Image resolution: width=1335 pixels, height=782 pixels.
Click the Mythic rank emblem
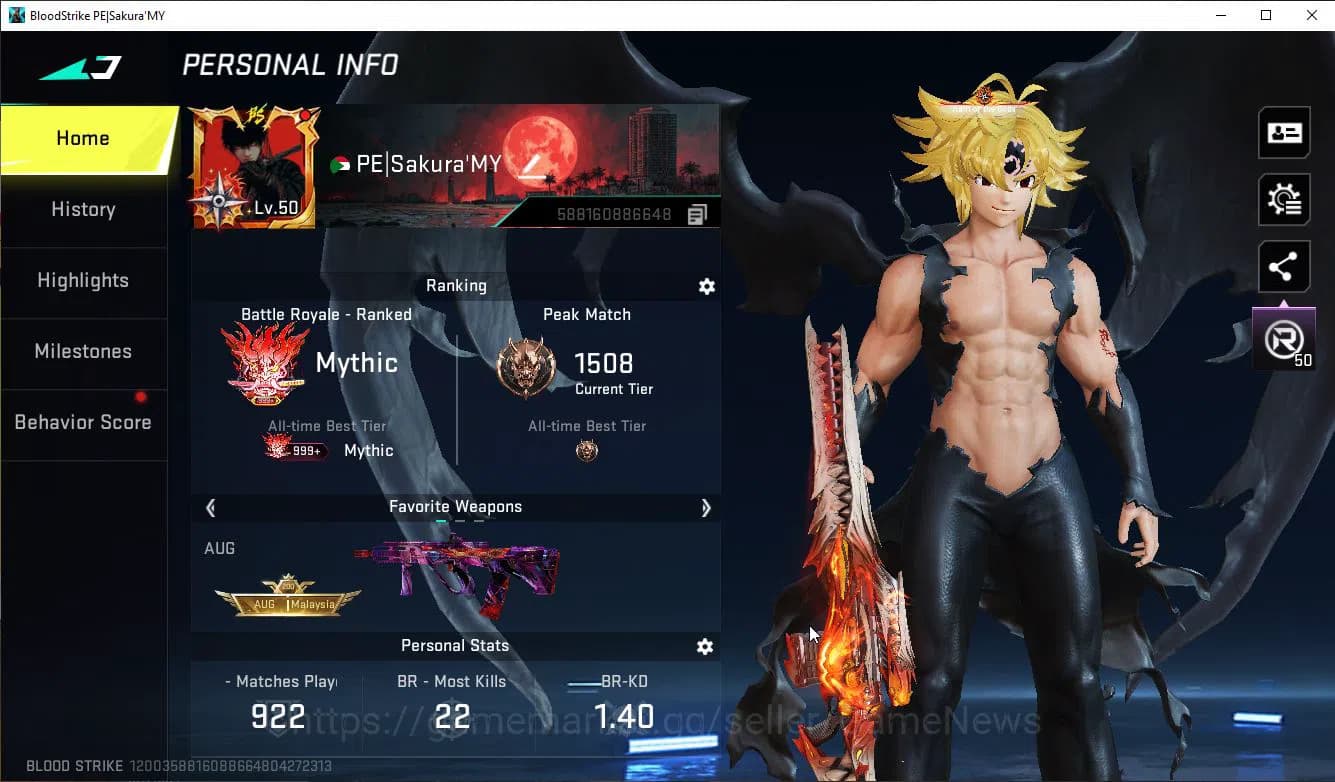[x=265, y=362]
